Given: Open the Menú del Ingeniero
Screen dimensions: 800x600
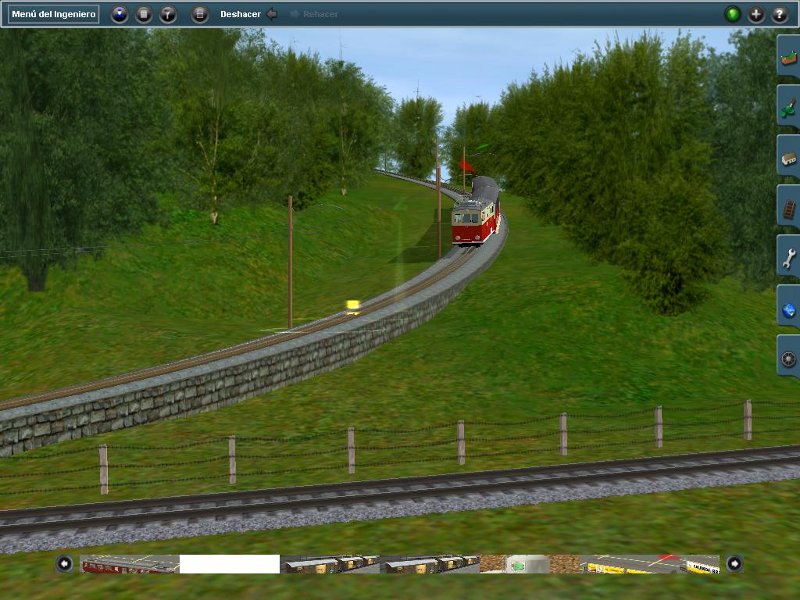Looking at the screenshot, I should coord(55,14).
